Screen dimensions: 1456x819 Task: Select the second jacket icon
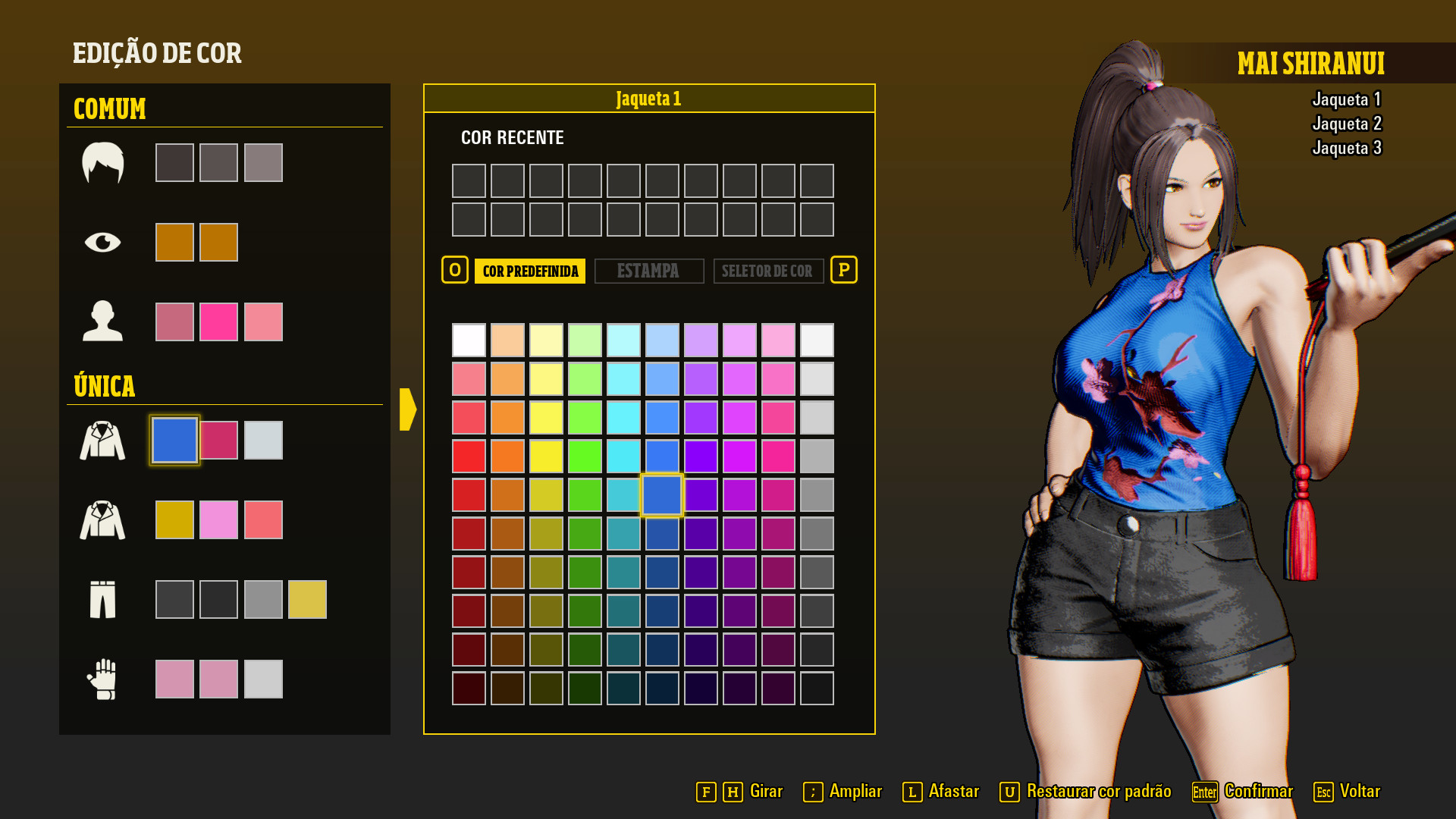tap(103, 519)
